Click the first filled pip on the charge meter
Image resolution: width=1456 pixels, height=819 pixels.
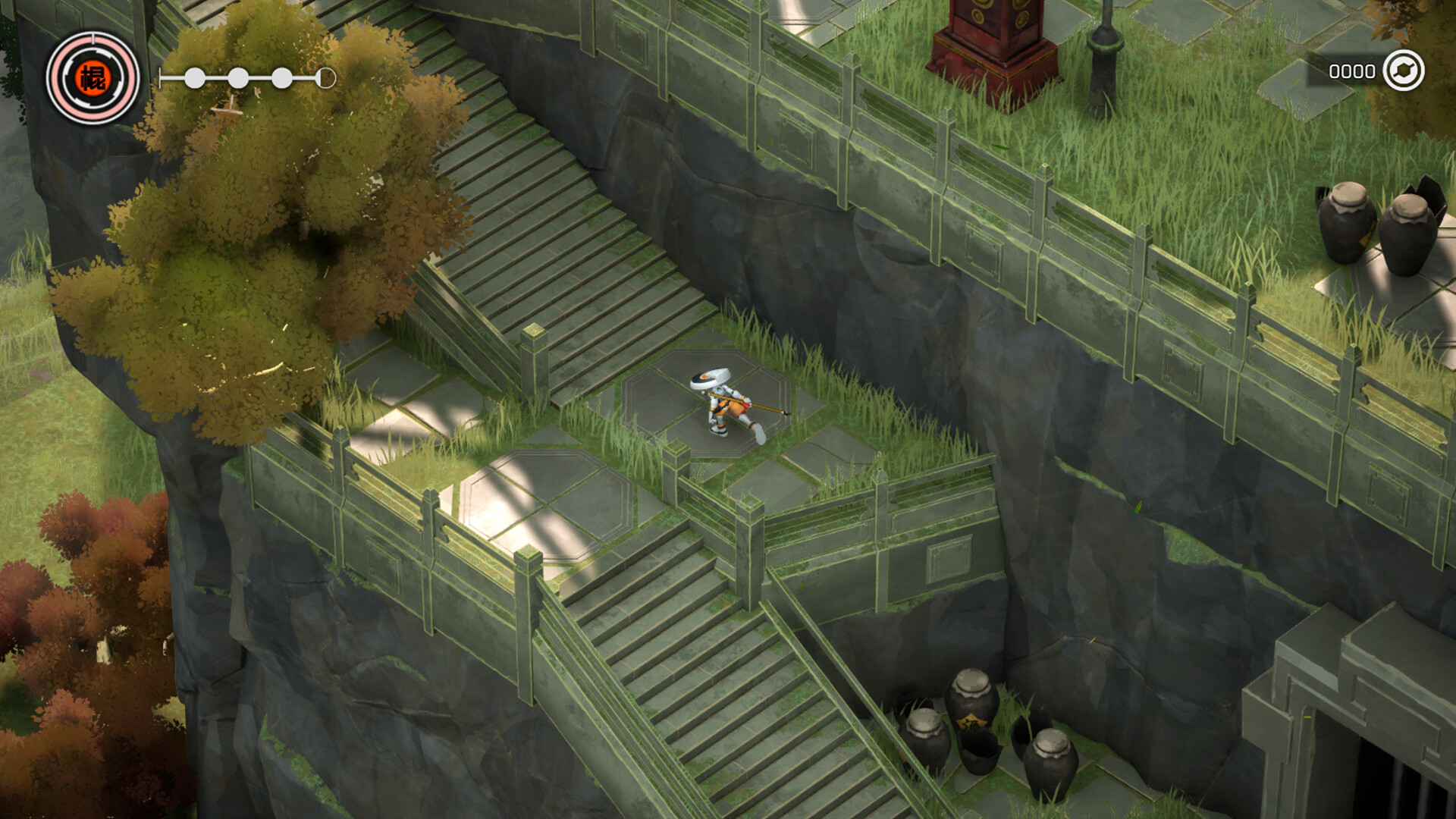coord(195,77)
